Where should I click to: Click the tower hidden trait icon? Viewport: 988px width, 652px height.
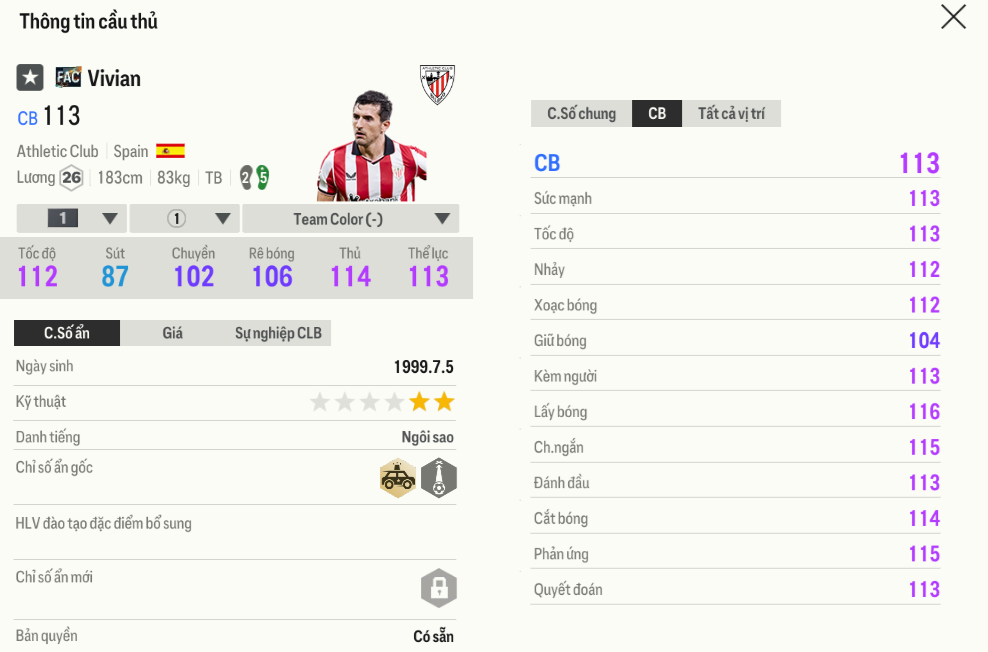[439, 478]
